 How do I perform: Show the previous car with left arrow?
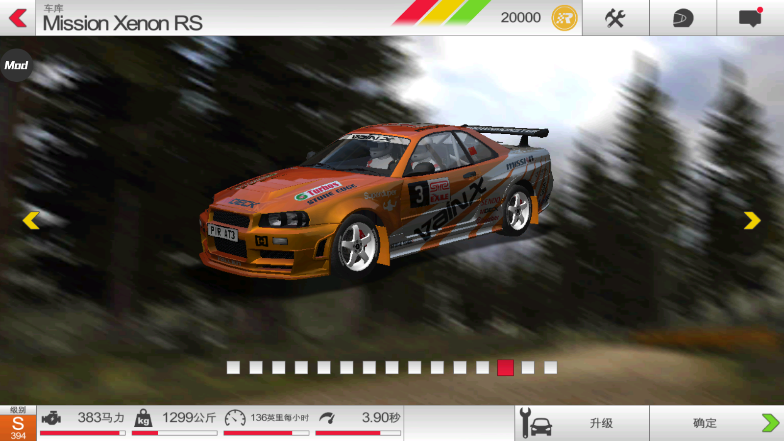[x=31, y=220]
